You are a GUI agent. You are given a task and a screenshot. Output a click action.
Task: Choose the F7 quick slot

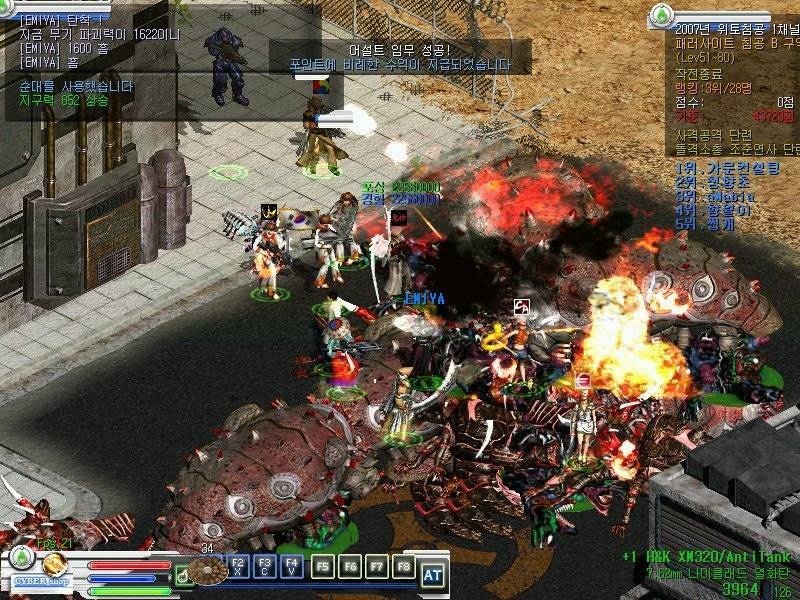[376, 567]
